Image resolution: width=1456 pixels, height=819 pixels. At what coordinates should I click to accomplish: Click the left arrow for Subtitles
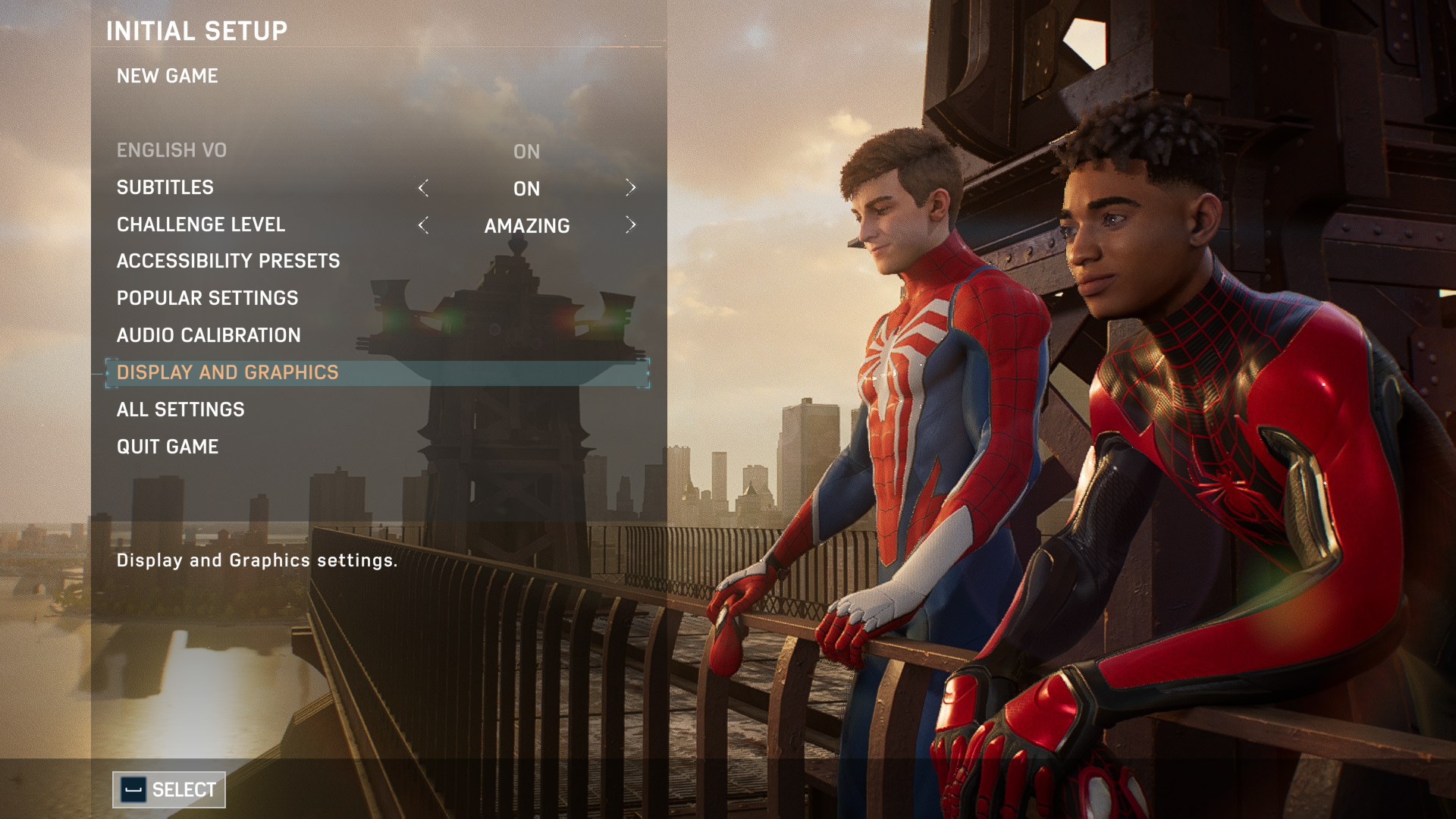pos(423,188)
